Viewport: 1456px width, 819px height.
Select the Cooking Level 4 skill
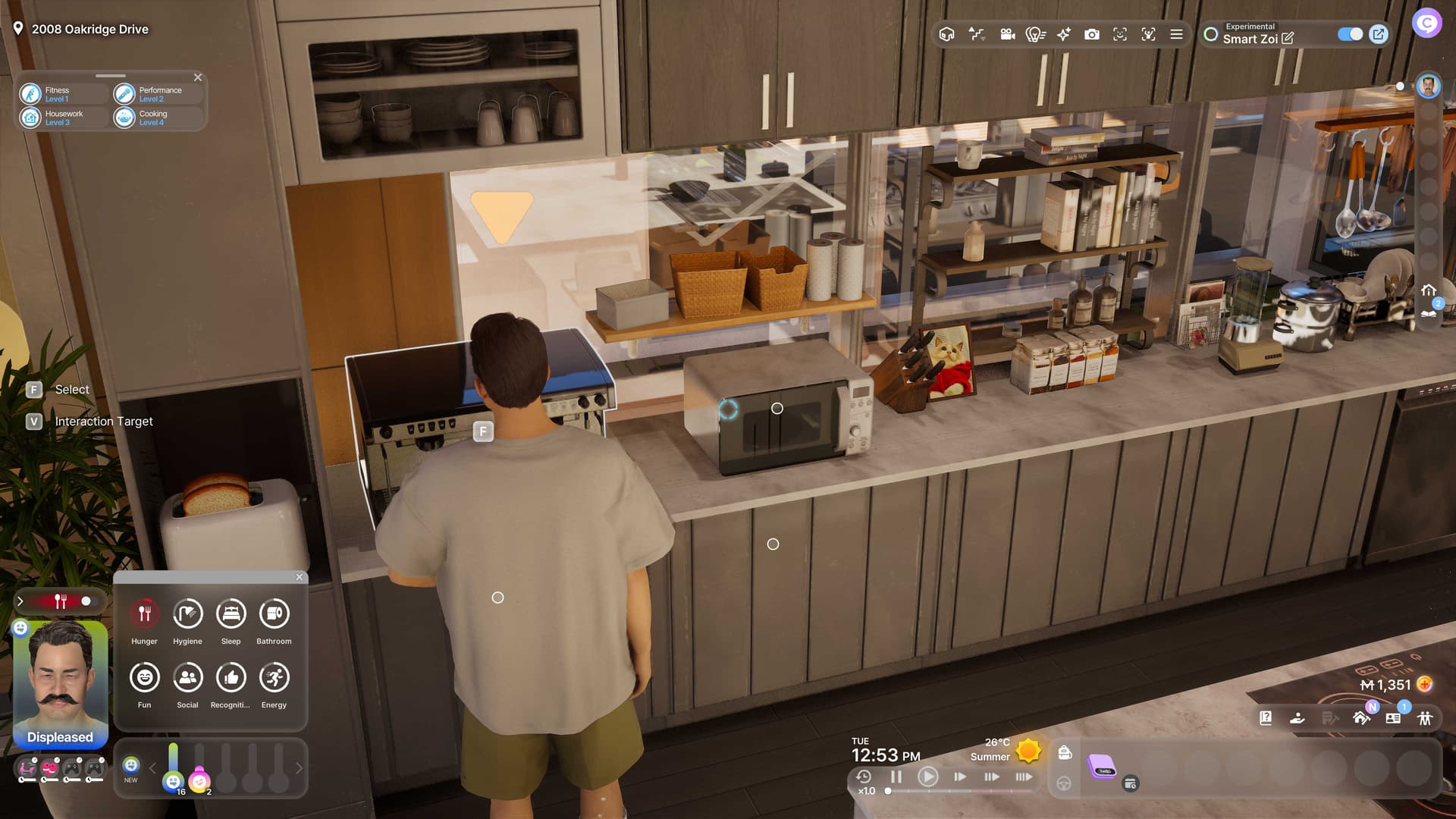pyautogui.click(x=152, y=118)
